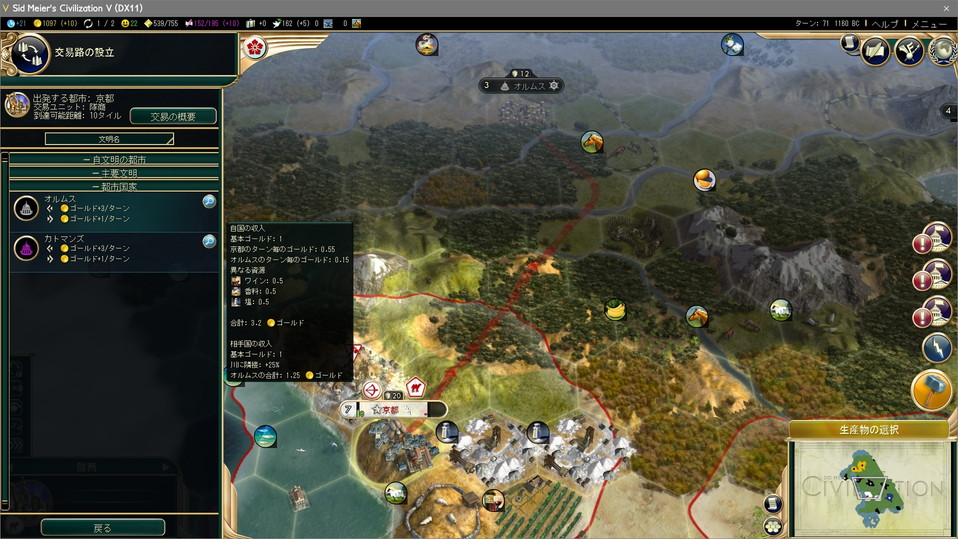
Task: Zoom to オルムス with its magnifier icon
Action: pyautogui.click(x=209, y=201)
